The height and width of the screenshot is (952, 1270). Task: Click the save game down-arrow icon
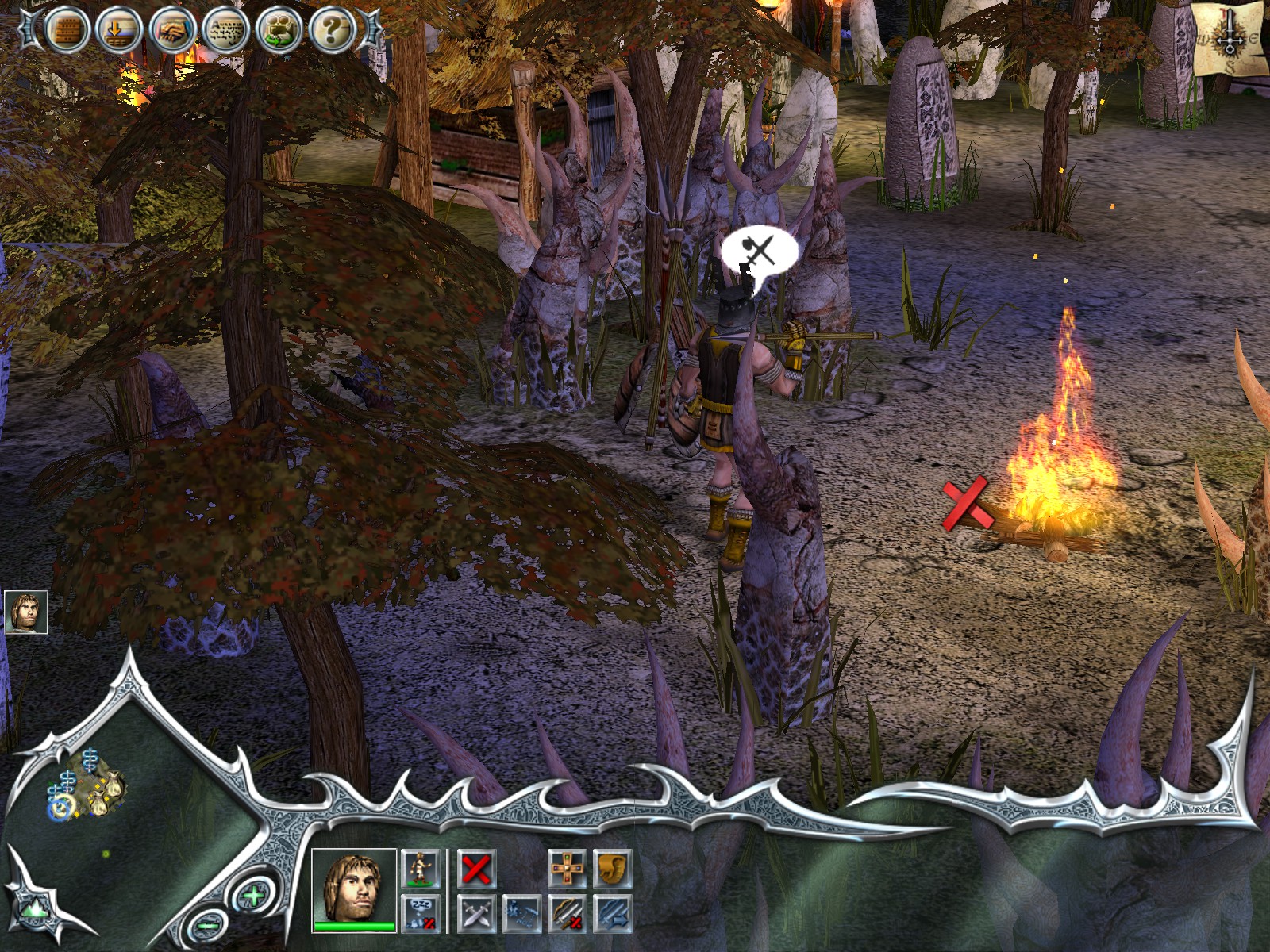[x=119, y=31]
